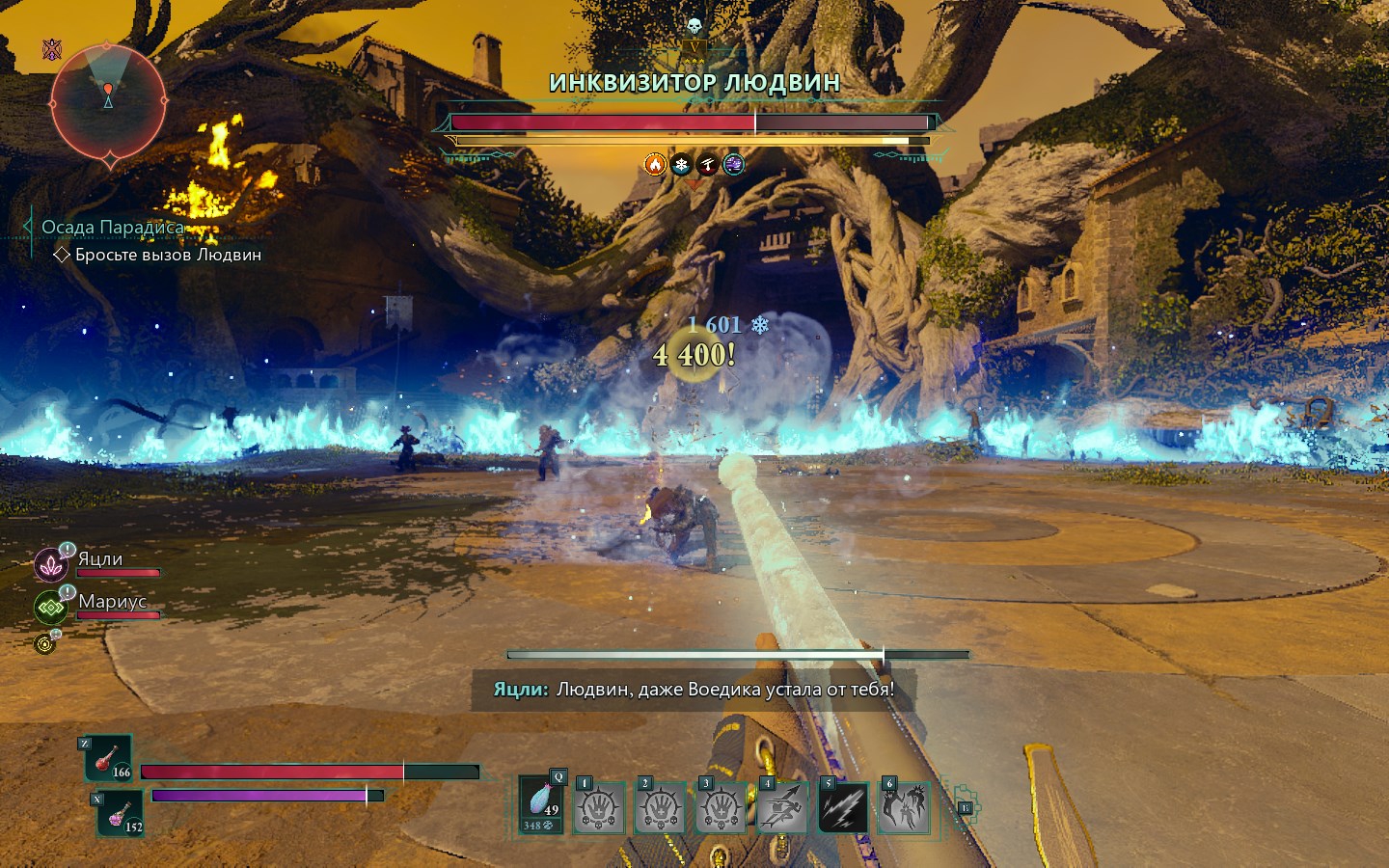Open the Осада Парадиса quest tracker
Screen dimensions: 1389x868
tap(113, 228)
